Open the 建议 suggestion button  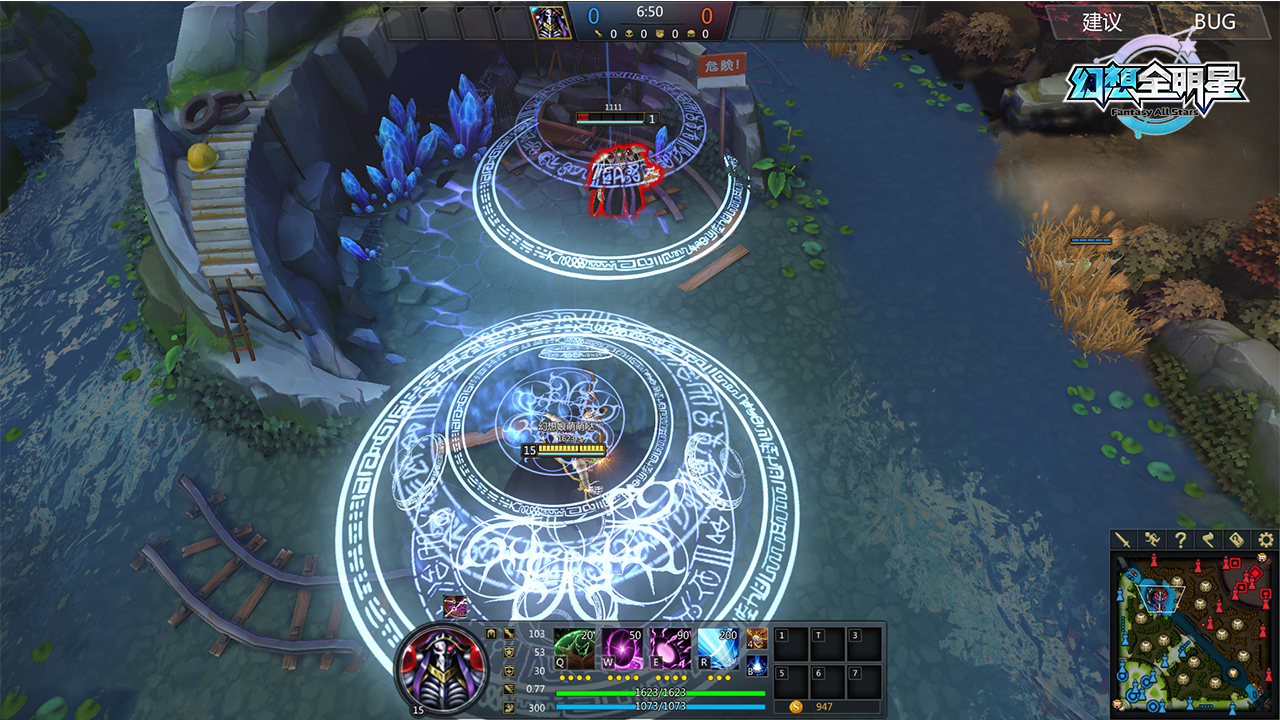(x=1102, y=22)
